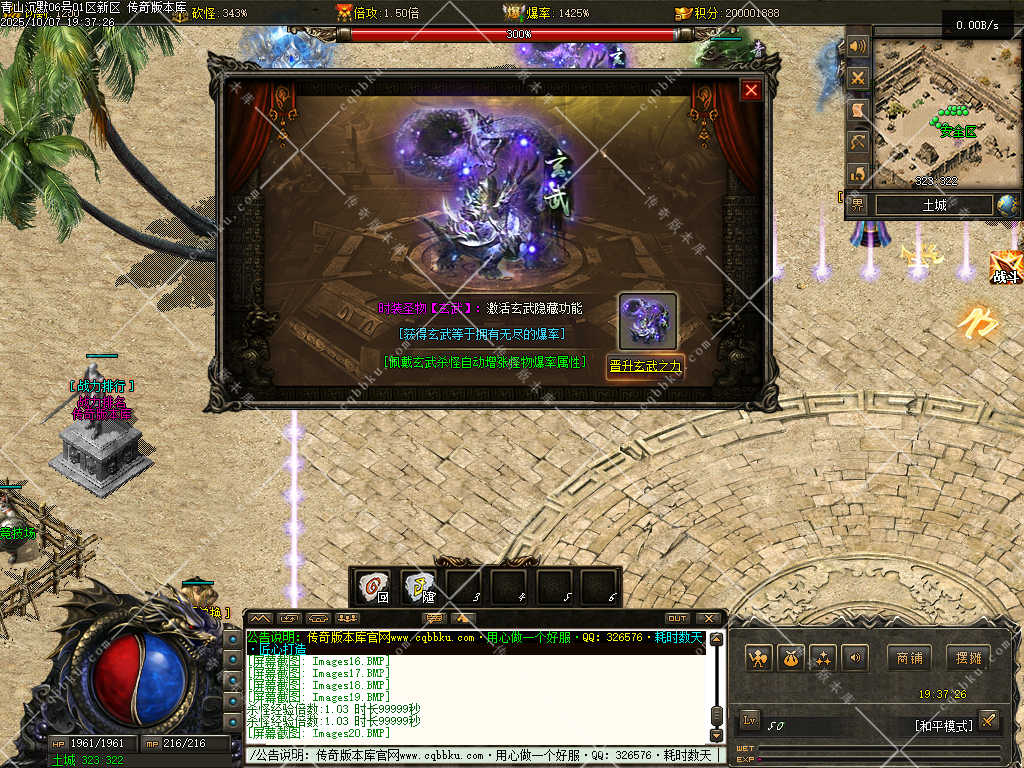Switch attack mode with the sword icon
The height and width of the screenshot is (768, 1024).
point(988,719)
